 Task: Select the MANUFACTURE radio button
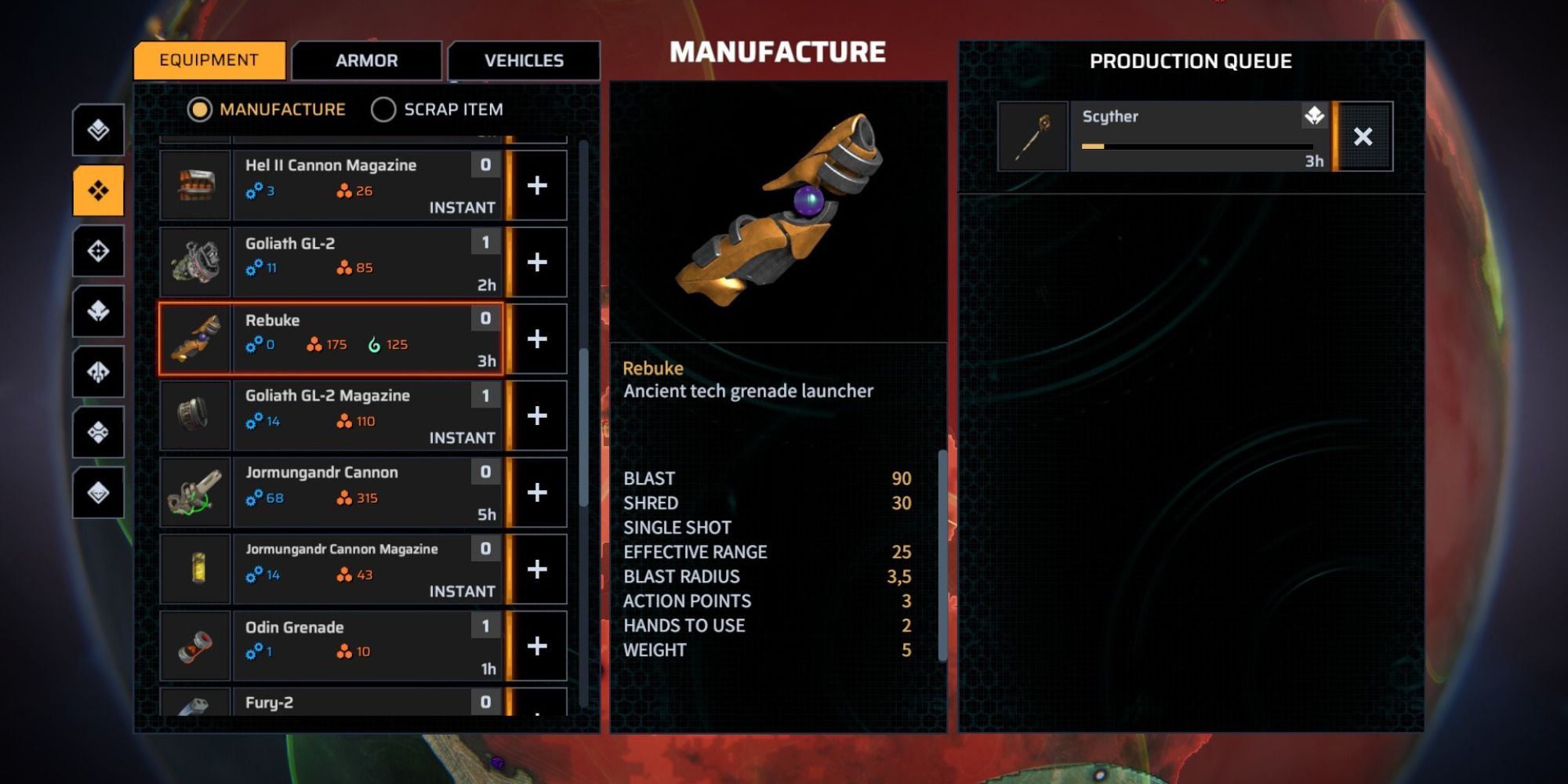coord(202,110)
